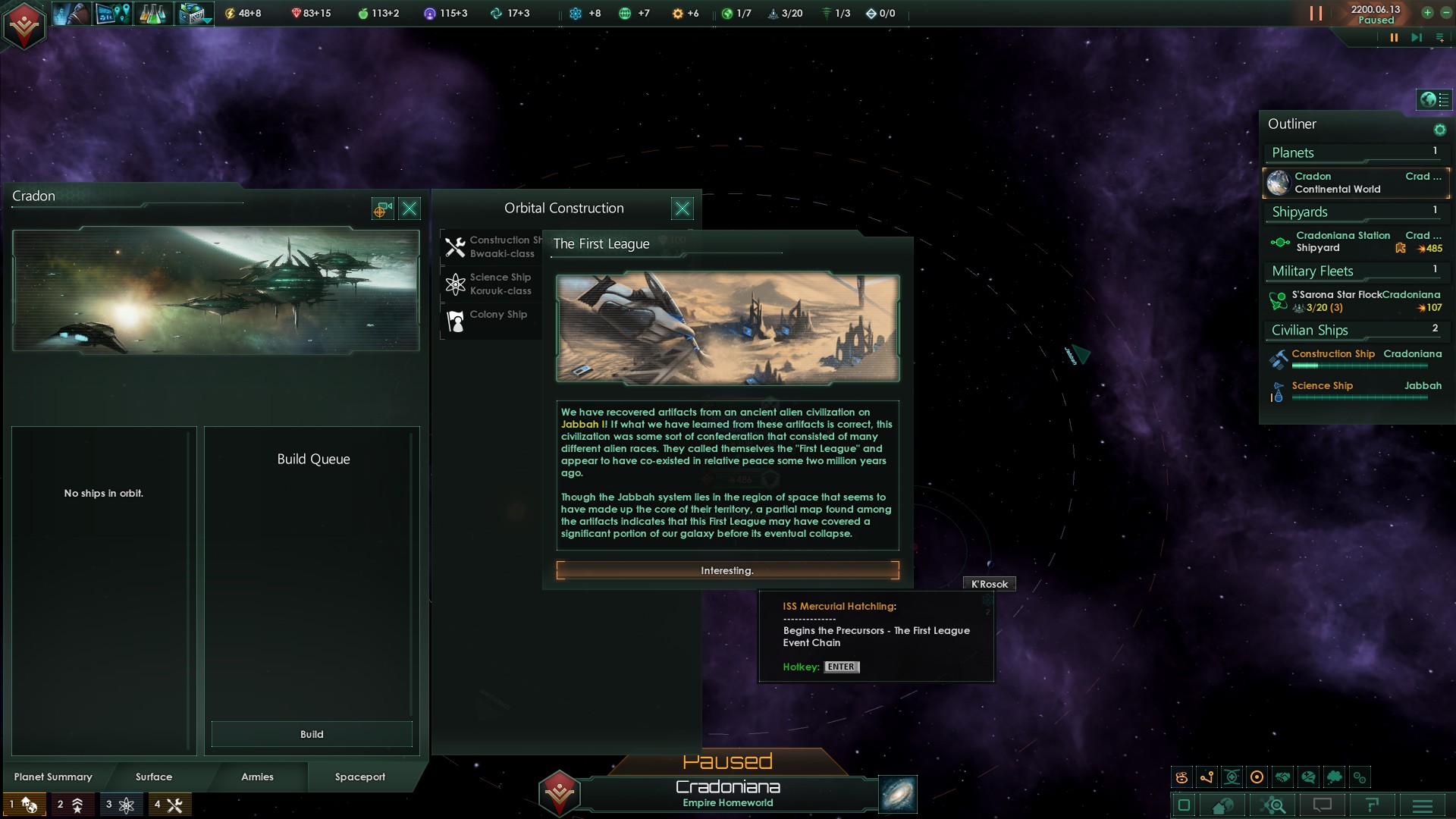Switch to the Planet Summary tab

click(53, 777)
